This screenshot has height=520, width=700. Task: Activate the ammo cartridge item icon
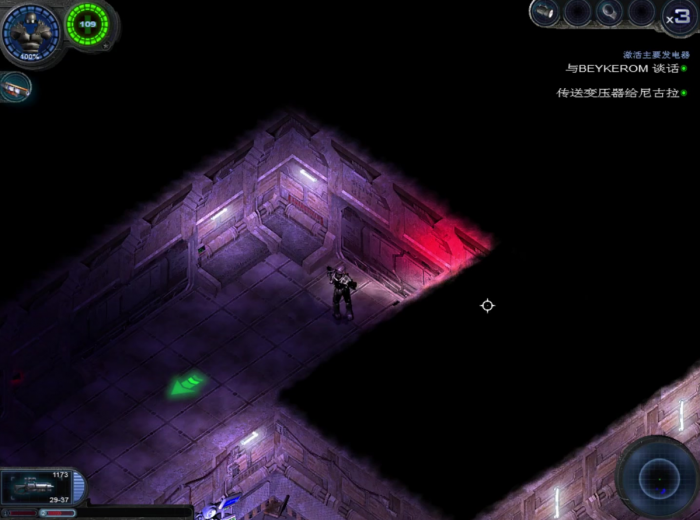13,88
